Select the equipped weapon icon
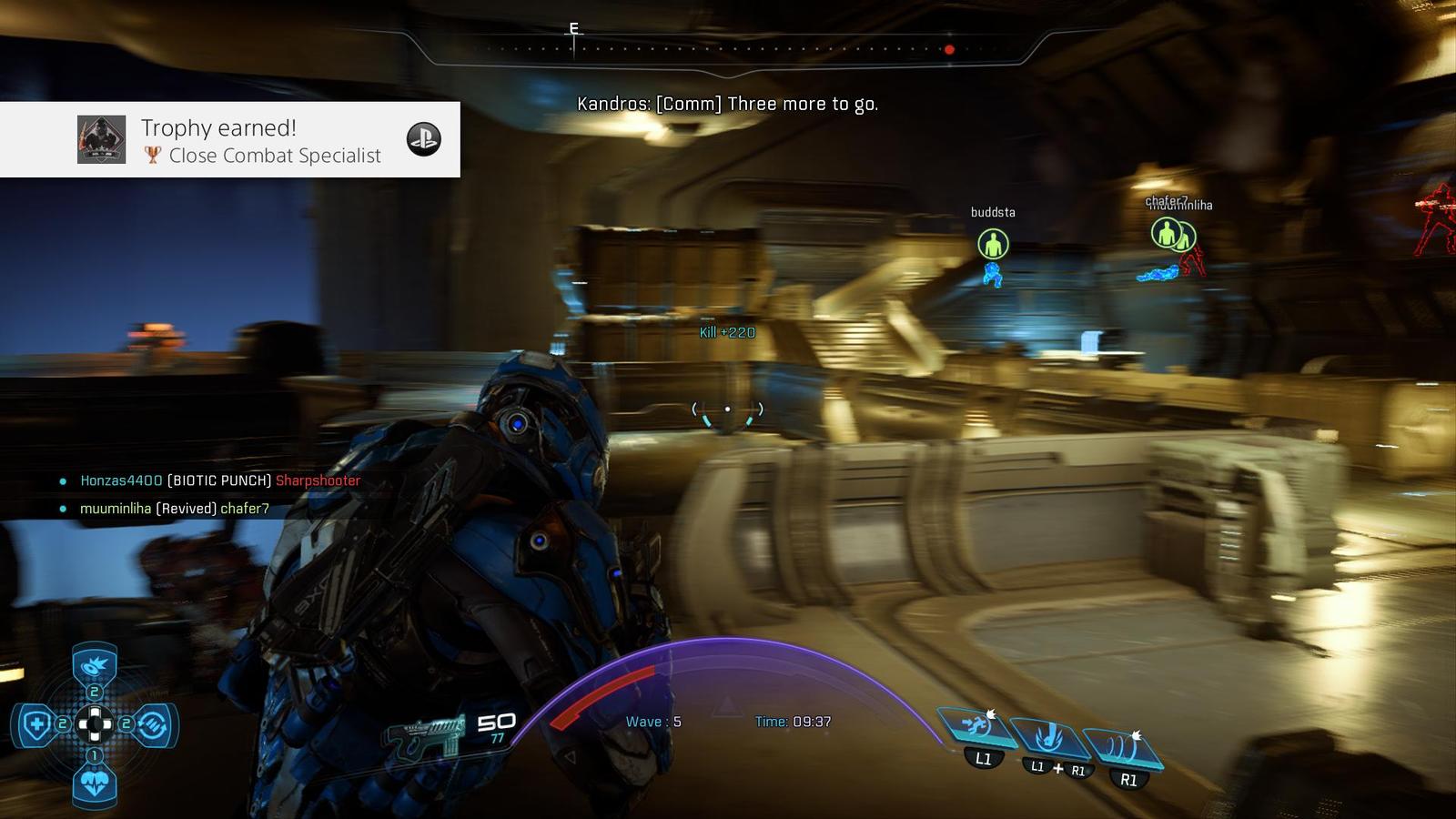 (x=424, y=733)
